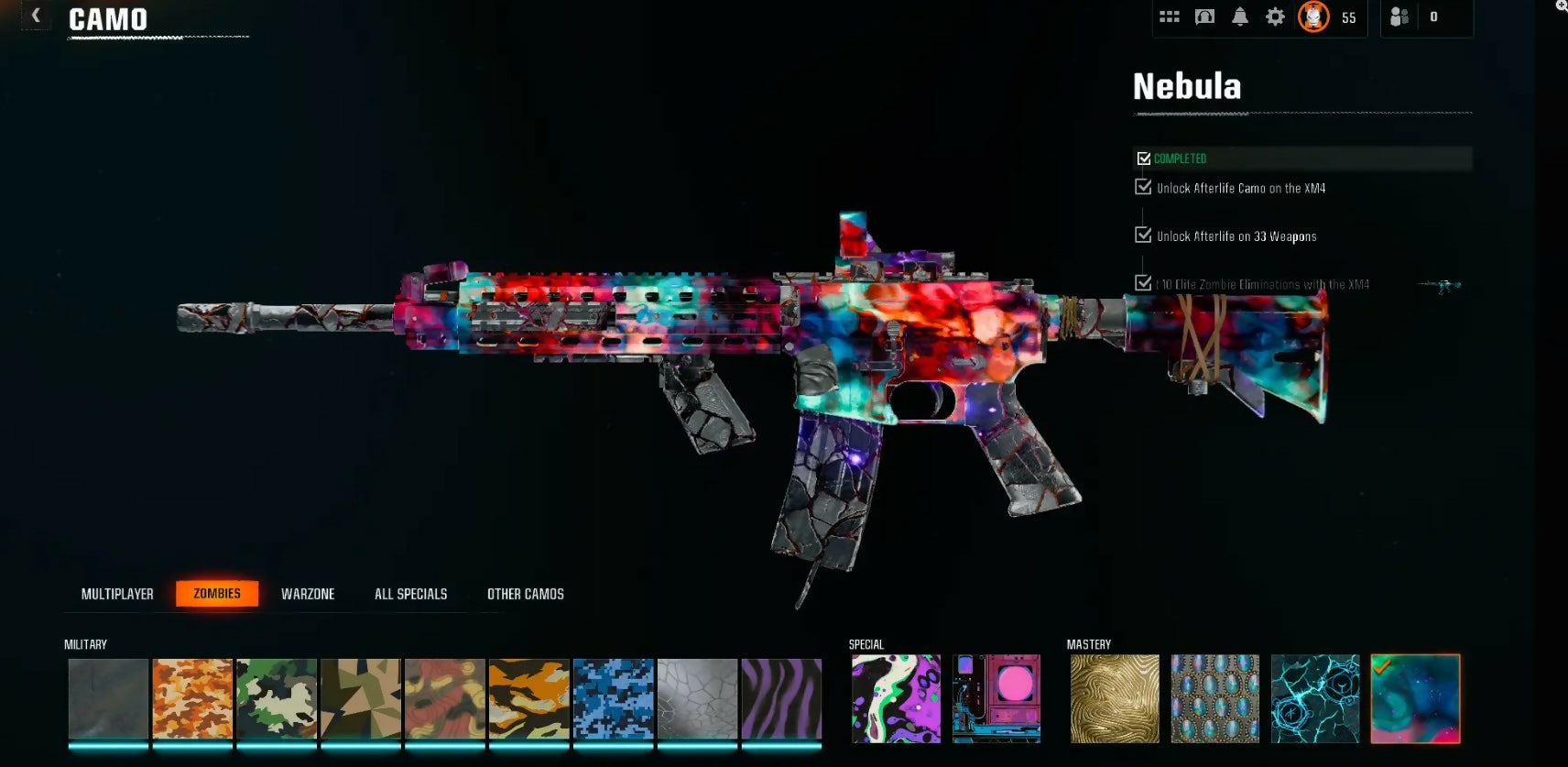Open the Warzone camo tab

pos(308,594)
